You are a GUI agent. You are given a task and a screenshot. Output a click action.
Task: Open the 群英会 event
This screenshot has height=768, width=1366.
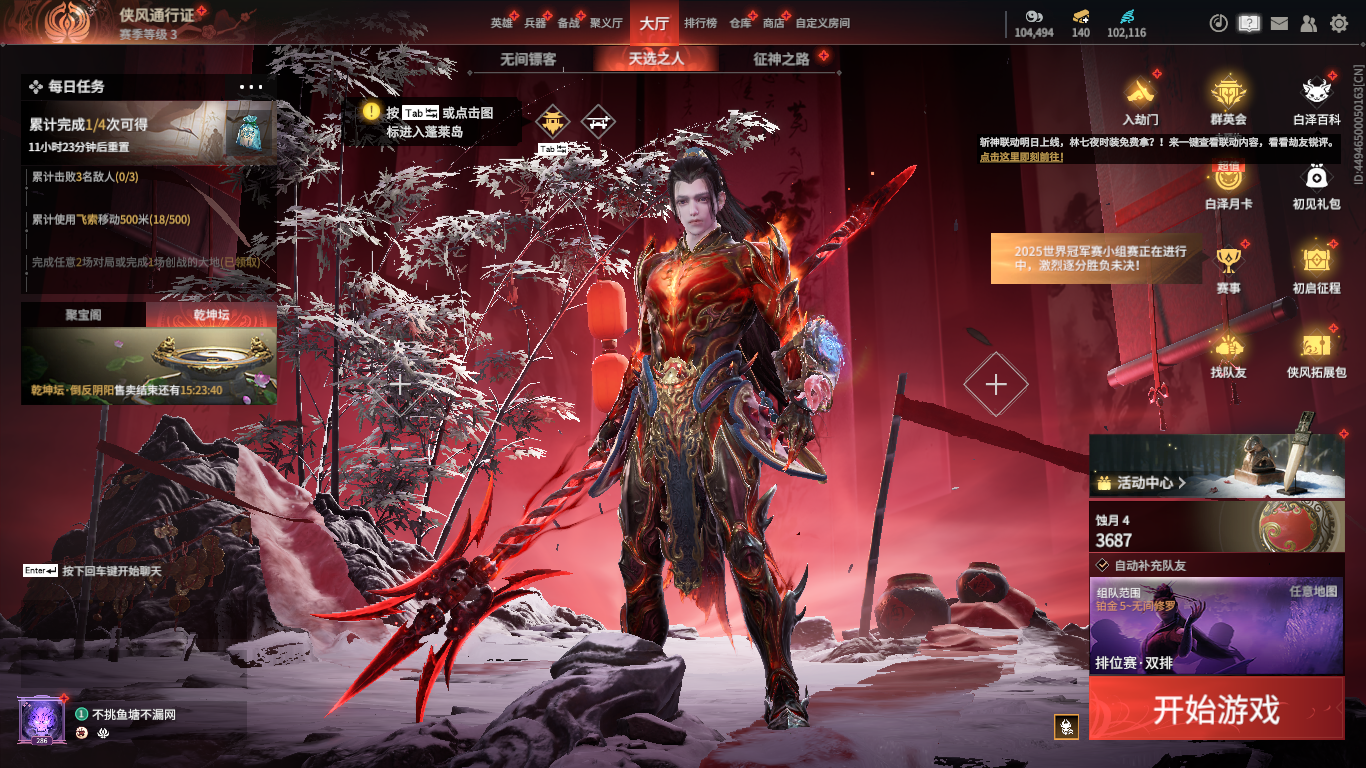coord(1228,100)
